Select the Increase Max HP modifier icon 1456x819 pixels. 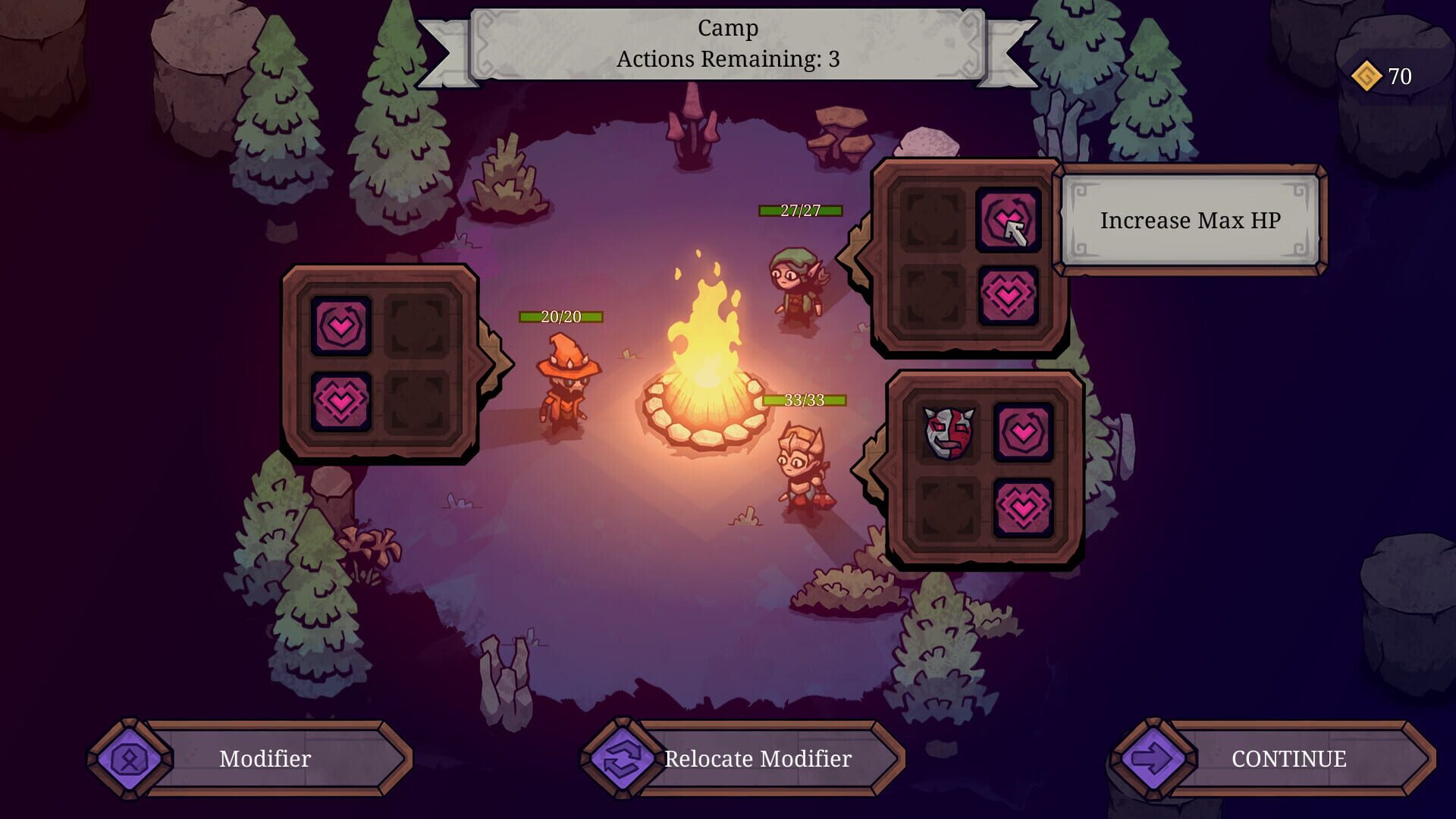pyautogui.click(x=1009, y=221)
